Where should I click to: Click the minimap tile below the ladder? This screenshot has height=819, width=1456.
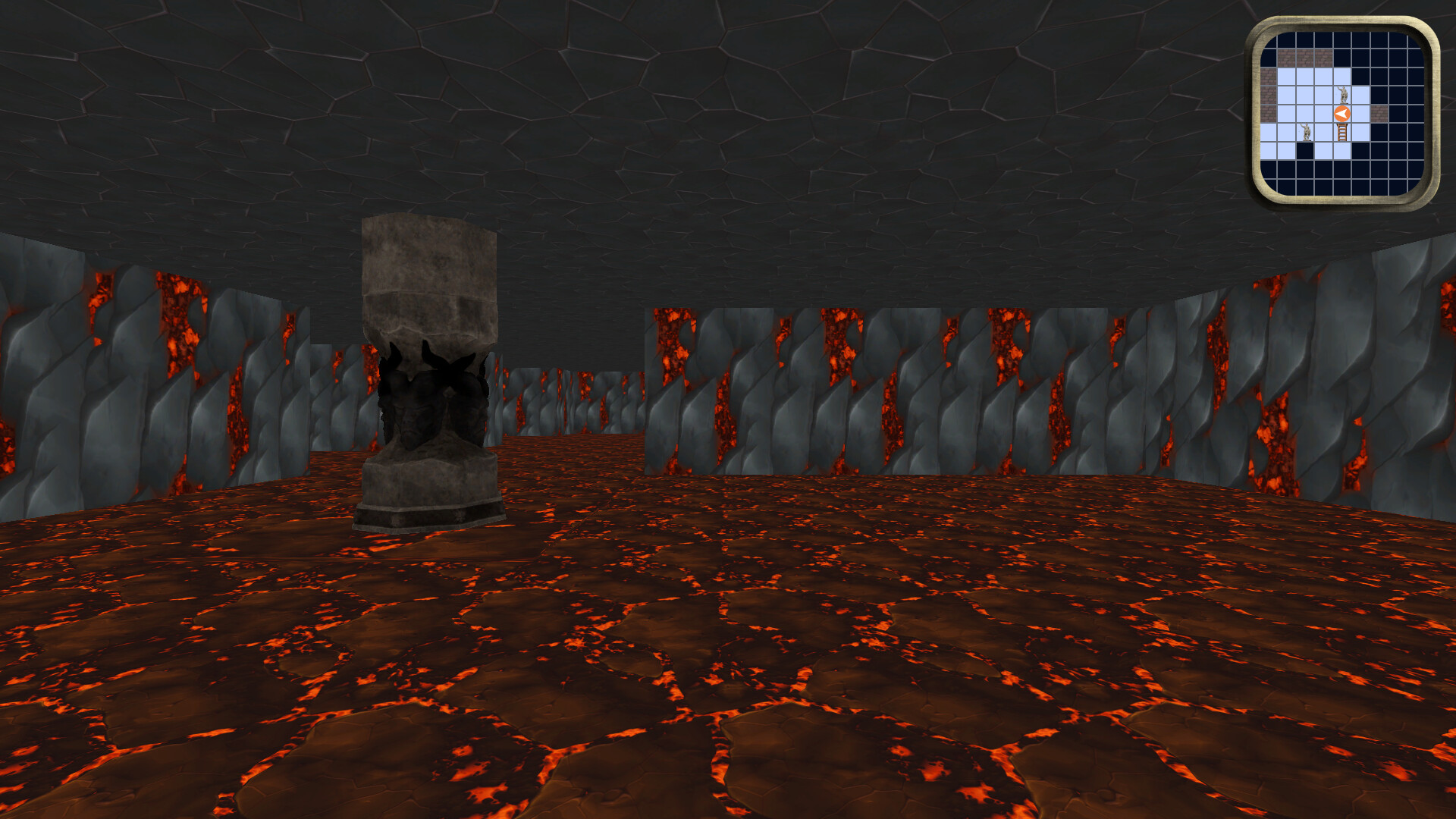pos(1341,152)
